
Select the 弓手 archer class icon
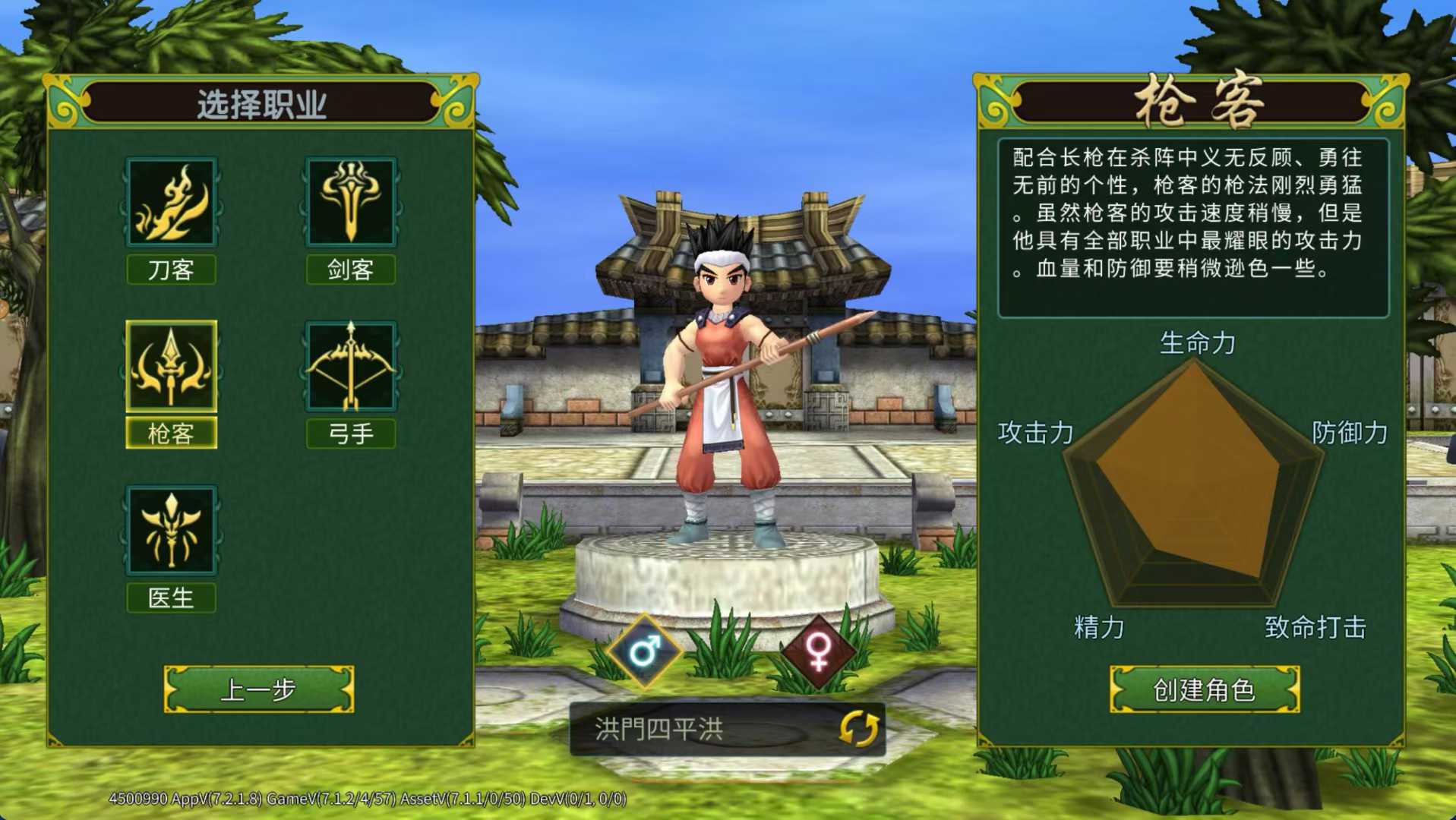(x=351, y=368)
